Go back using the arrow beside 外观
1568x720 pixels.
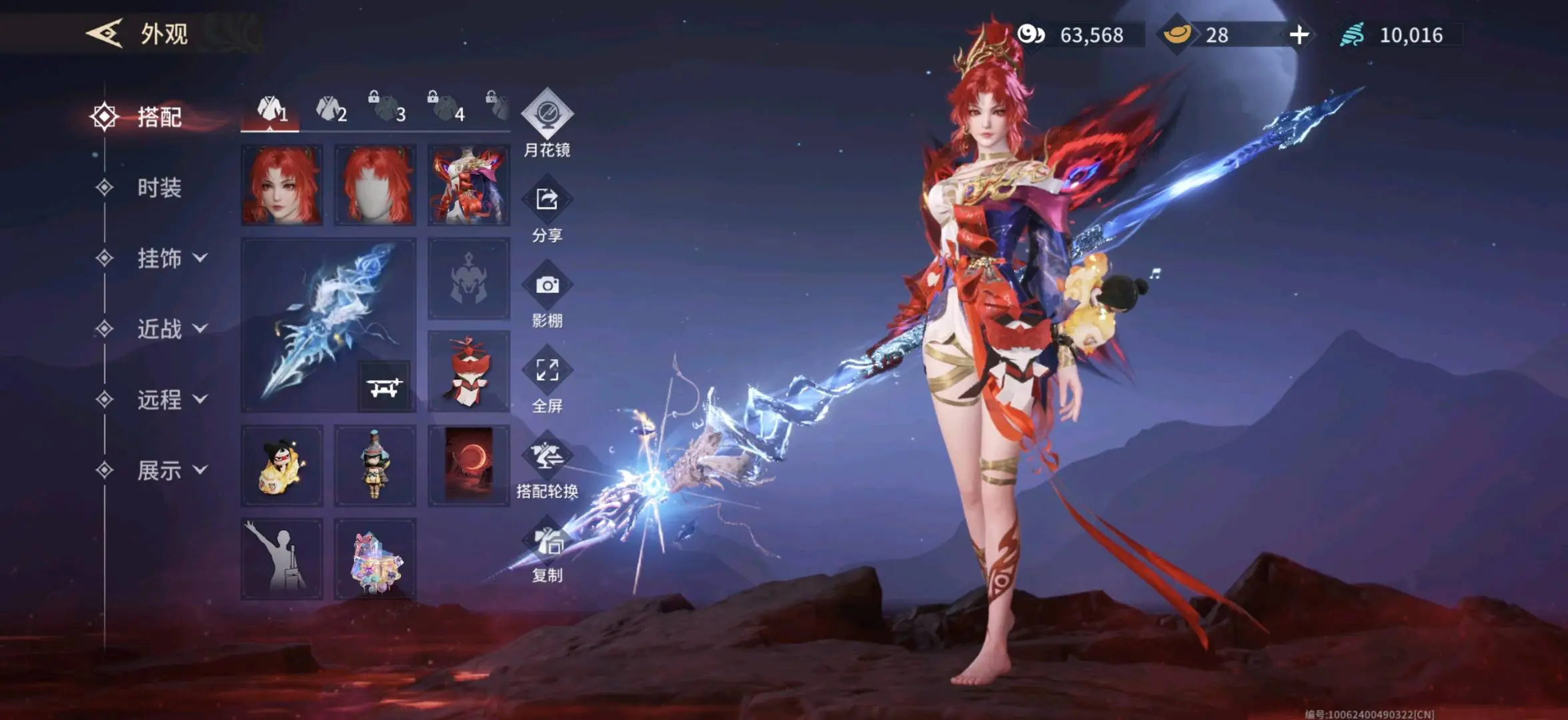point(105,33)
